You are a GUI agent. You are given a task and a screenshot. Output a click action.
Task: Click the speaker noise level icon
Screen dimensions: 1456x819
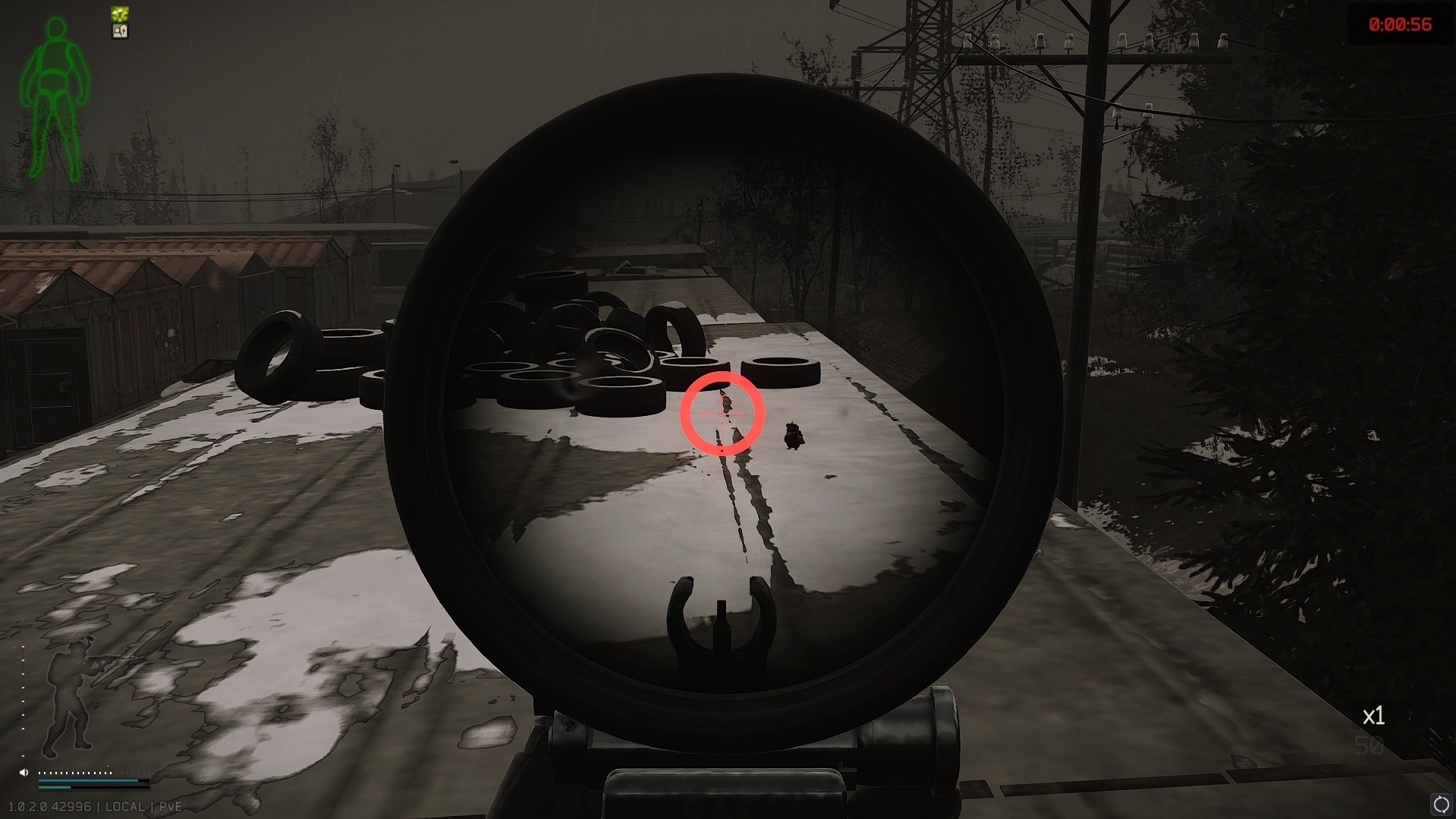tap(24, 772)
